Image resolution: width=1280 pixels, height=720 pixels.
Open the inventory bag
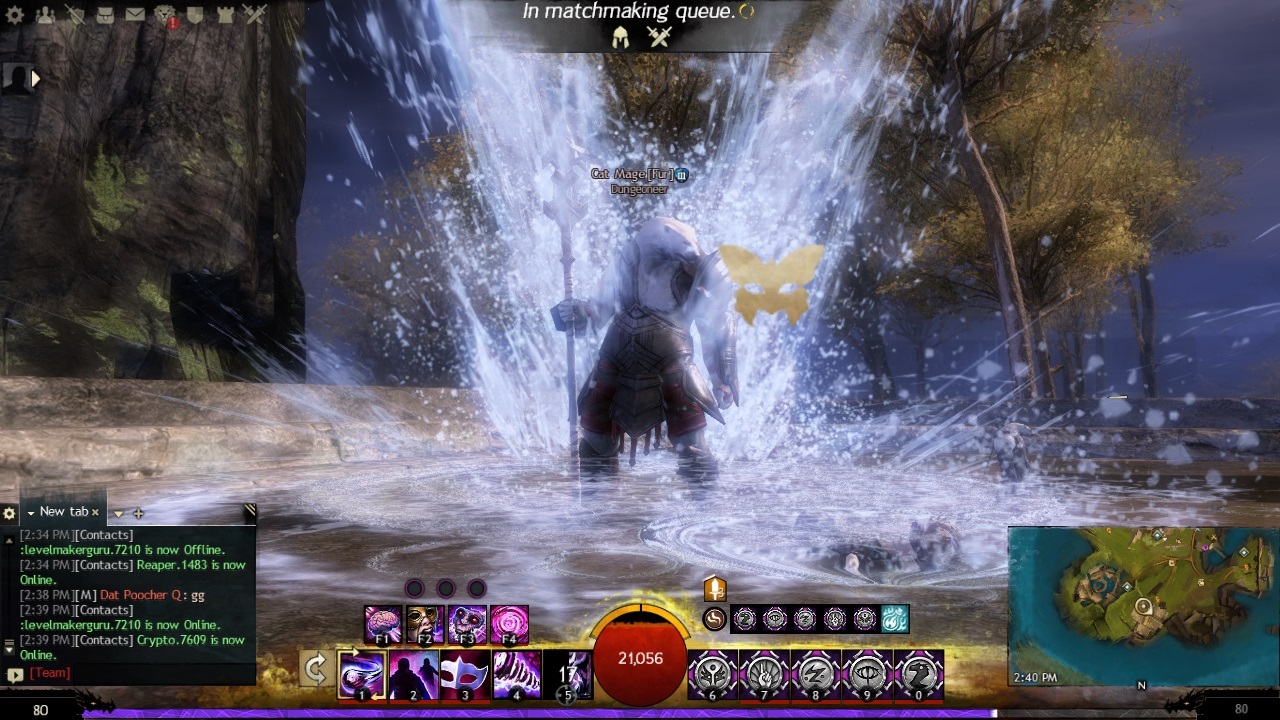[105, 15]
